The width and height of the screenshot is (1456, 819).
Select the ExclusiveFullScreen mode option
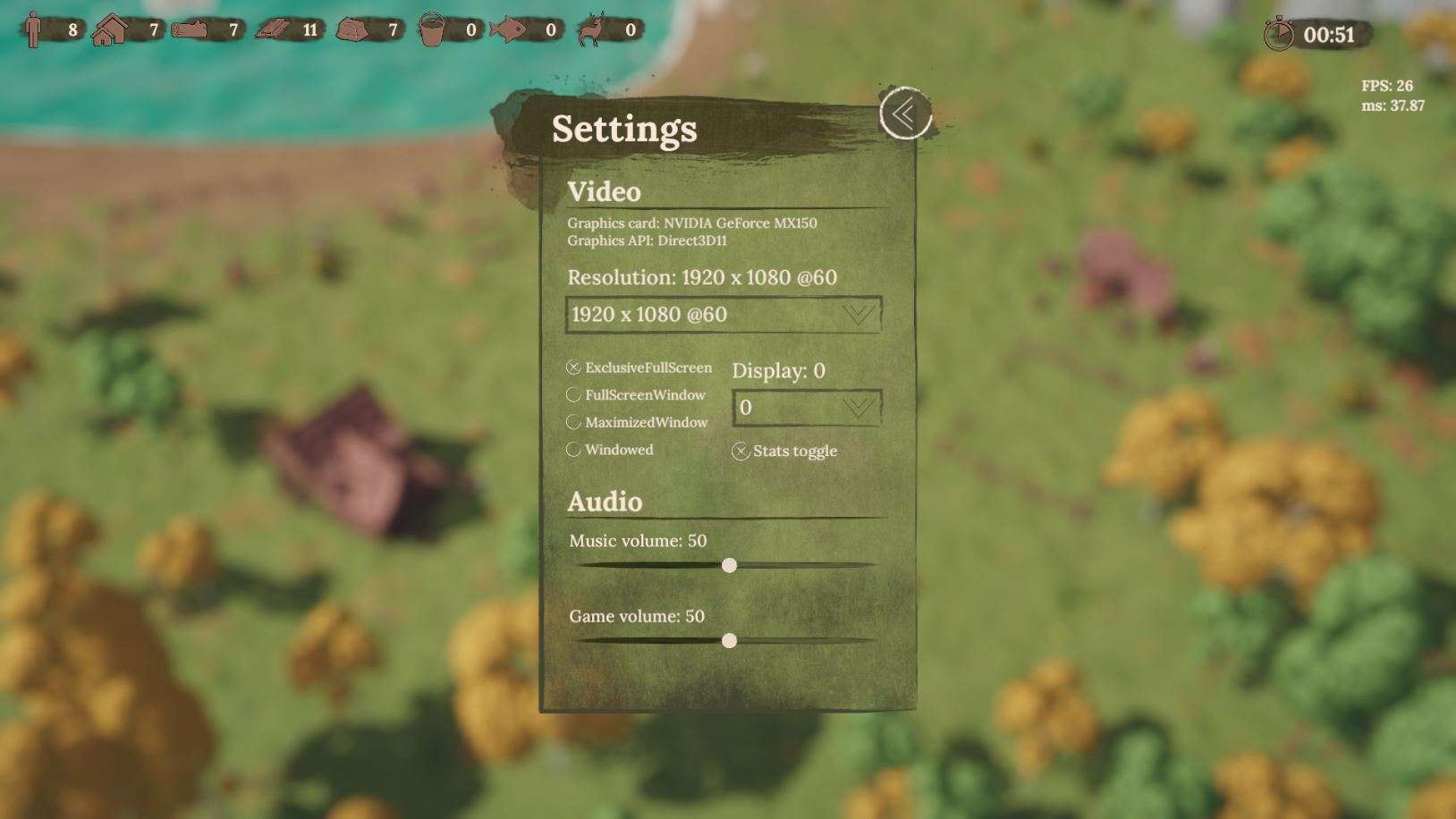574,367
